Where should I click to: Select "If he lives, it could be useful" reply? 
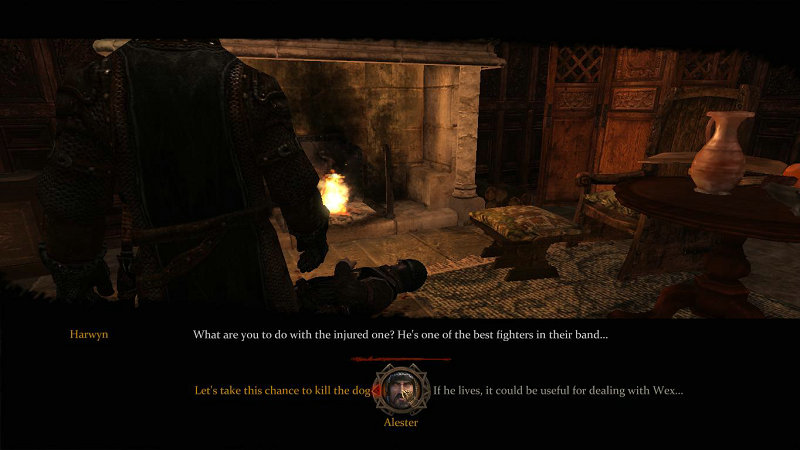click(x=558, y=390)
